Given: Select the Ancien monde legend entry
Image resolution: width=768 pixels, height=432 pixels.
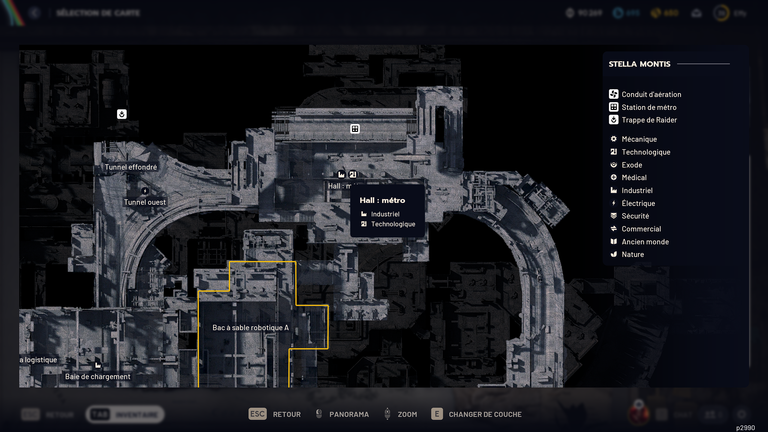Looking at the screenshot, I should coord(644,242).
